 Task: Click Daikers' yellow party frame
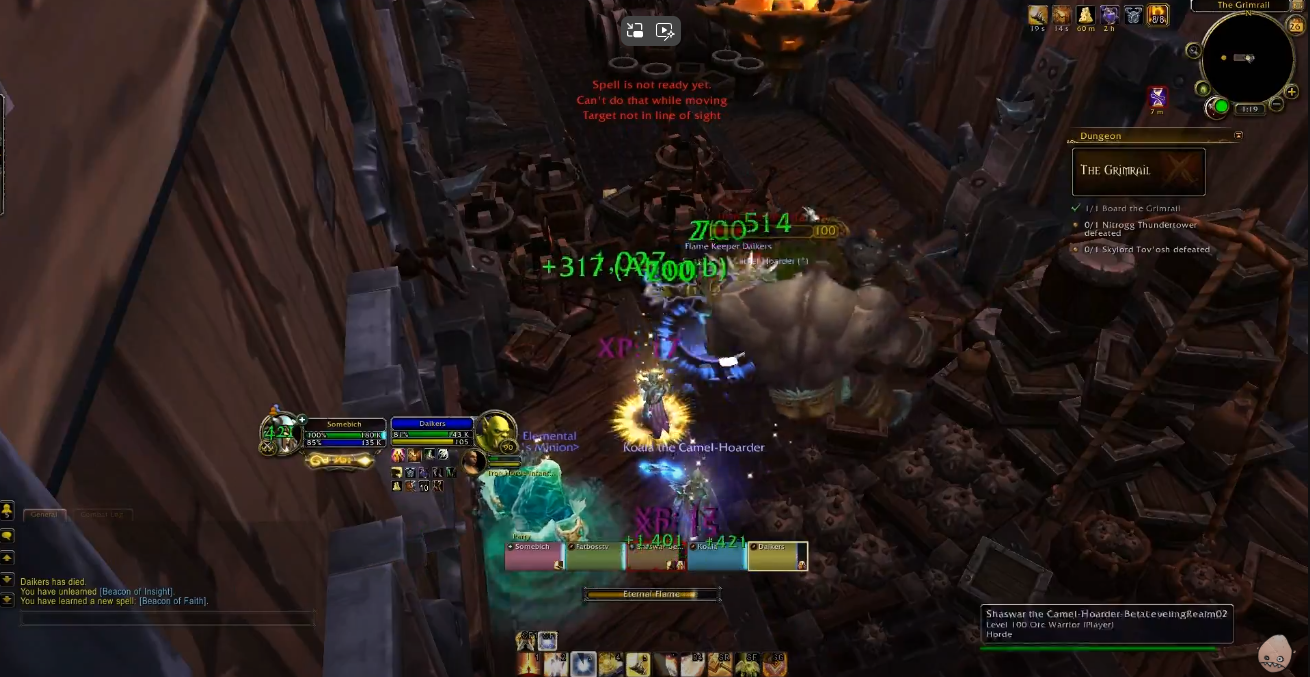coord(777,556)
